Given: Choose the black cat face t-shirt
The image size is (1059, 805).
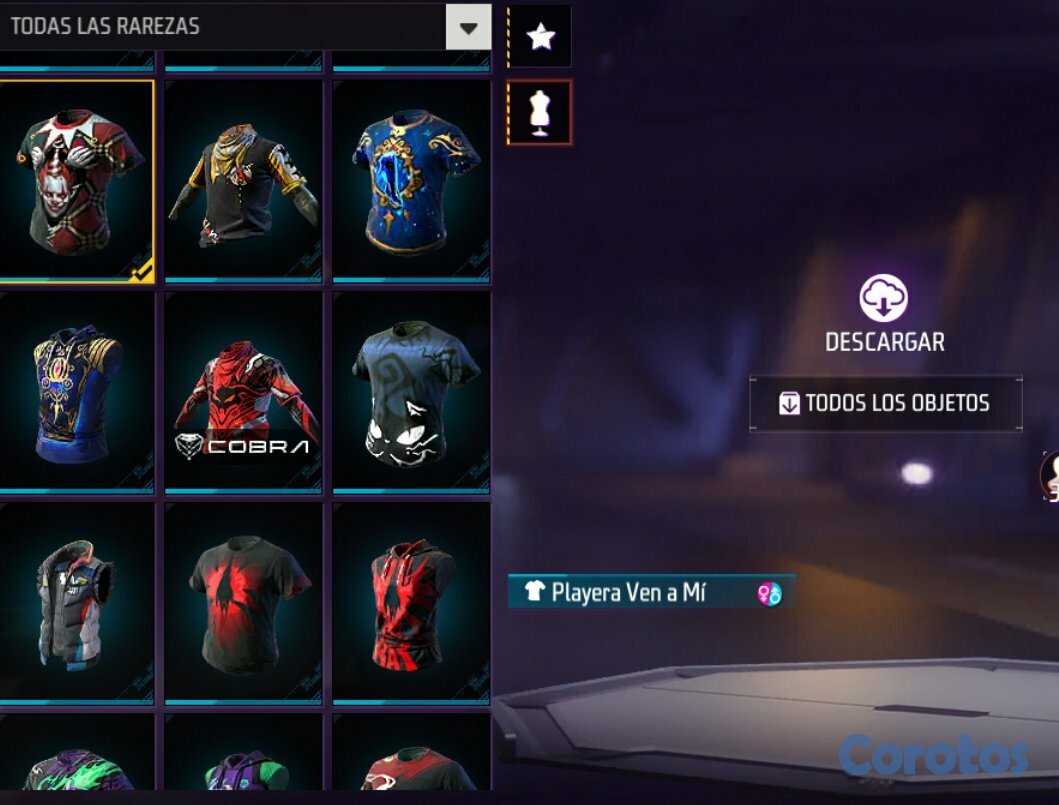Looking at the screenshot, I should pos(411,391).
